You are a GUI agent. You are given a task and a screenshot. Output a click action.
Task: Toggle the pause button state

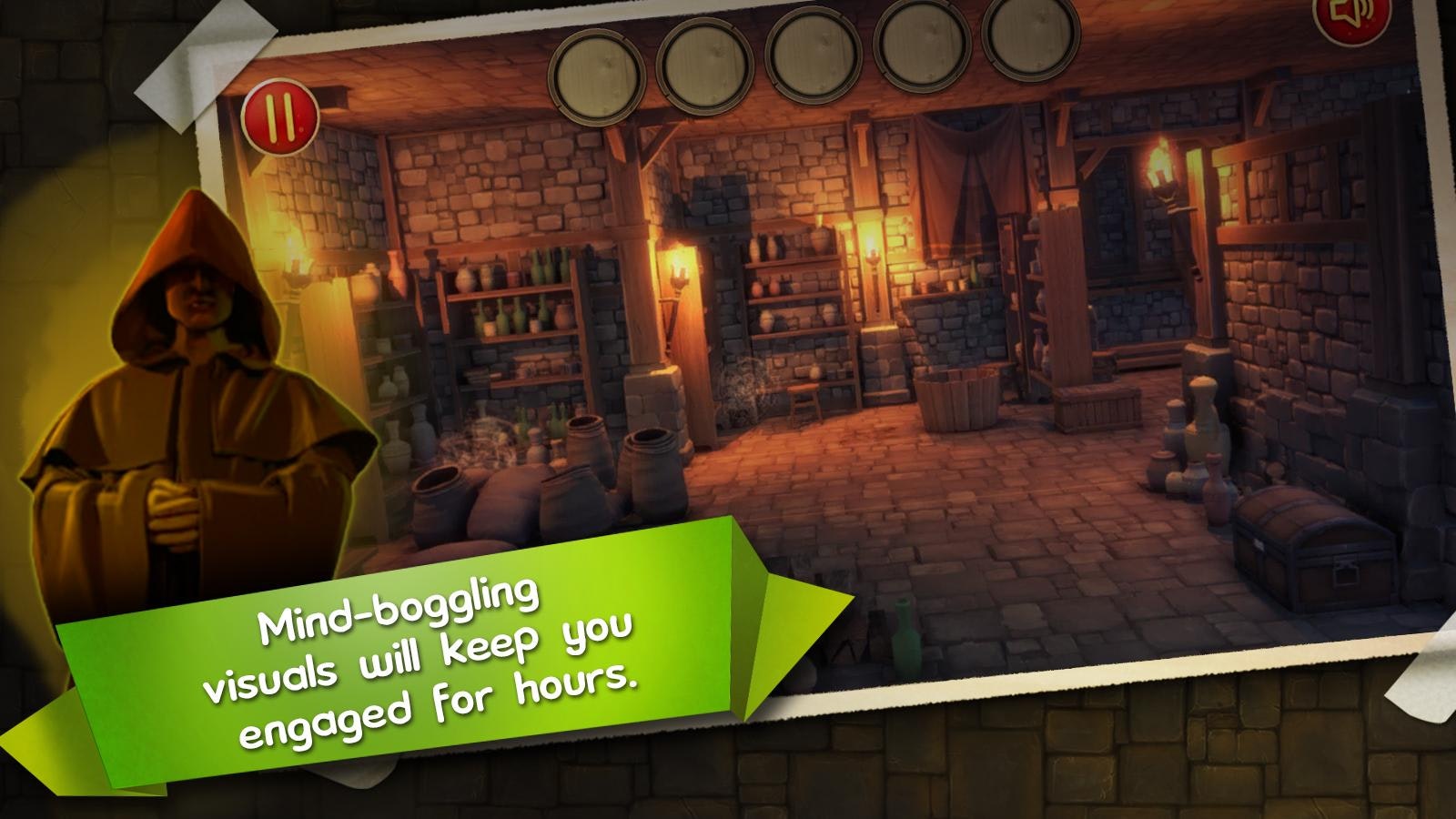coord(279,116)
